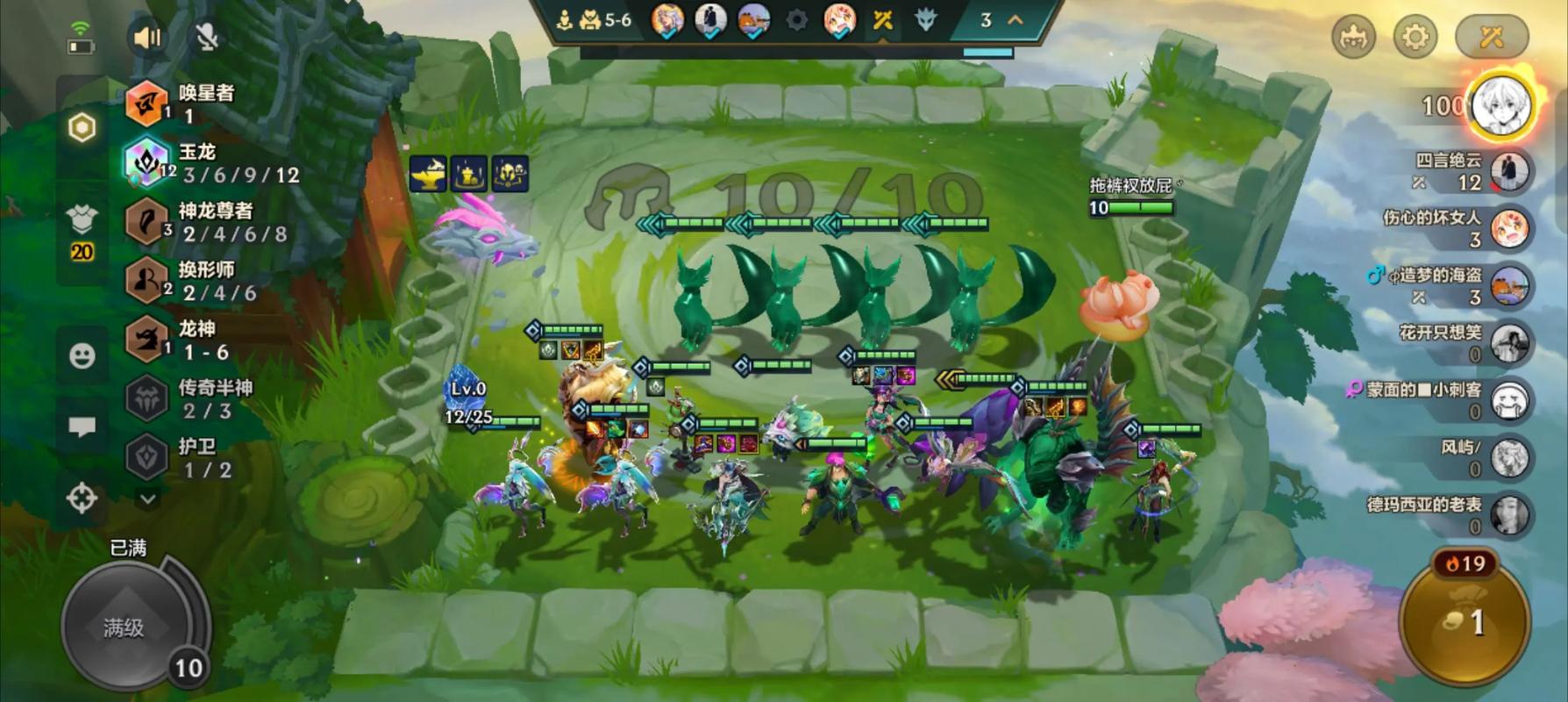Tap the crosshair target icon

82,498
